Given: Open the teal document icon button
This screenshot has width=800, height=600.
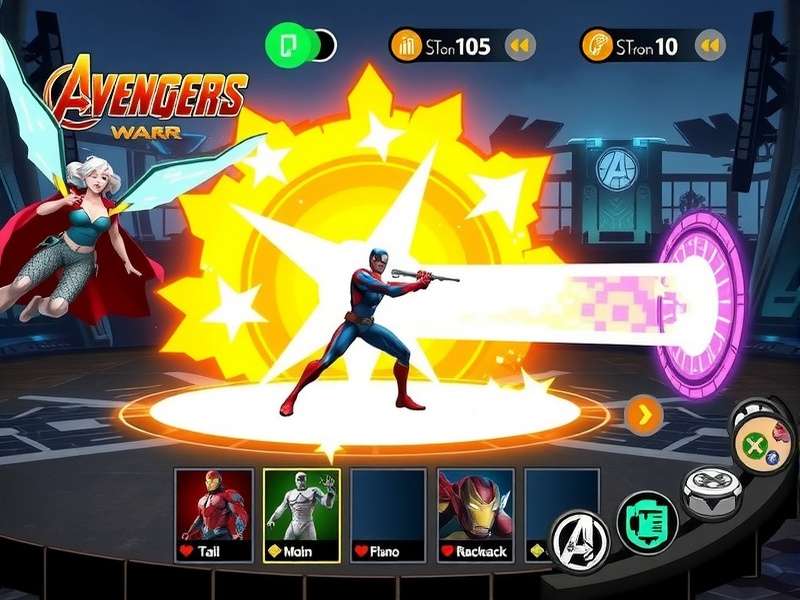Looking at the screenshot, I should 647,521.
